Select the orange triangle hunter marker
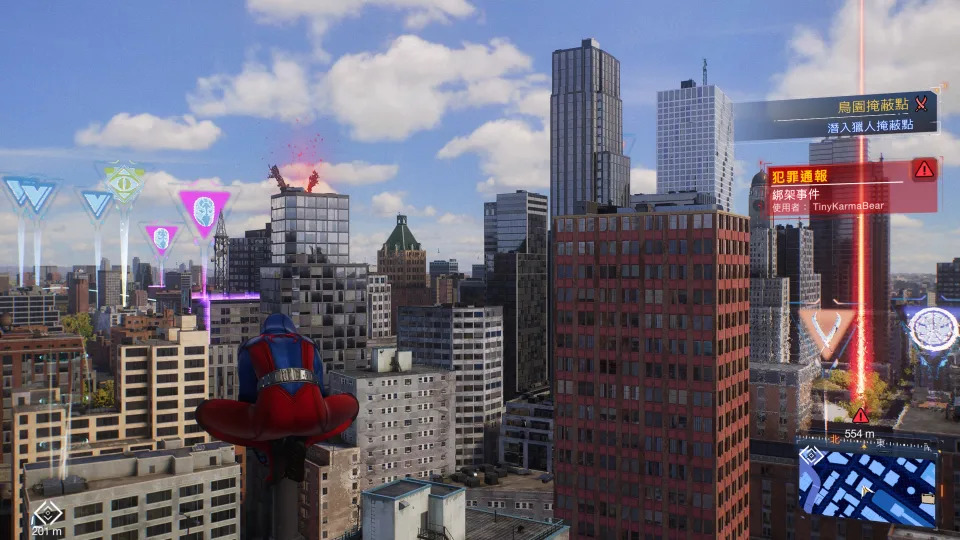This screenshot has width=960, height=540. pyautogui.click(x=827, y=329)
